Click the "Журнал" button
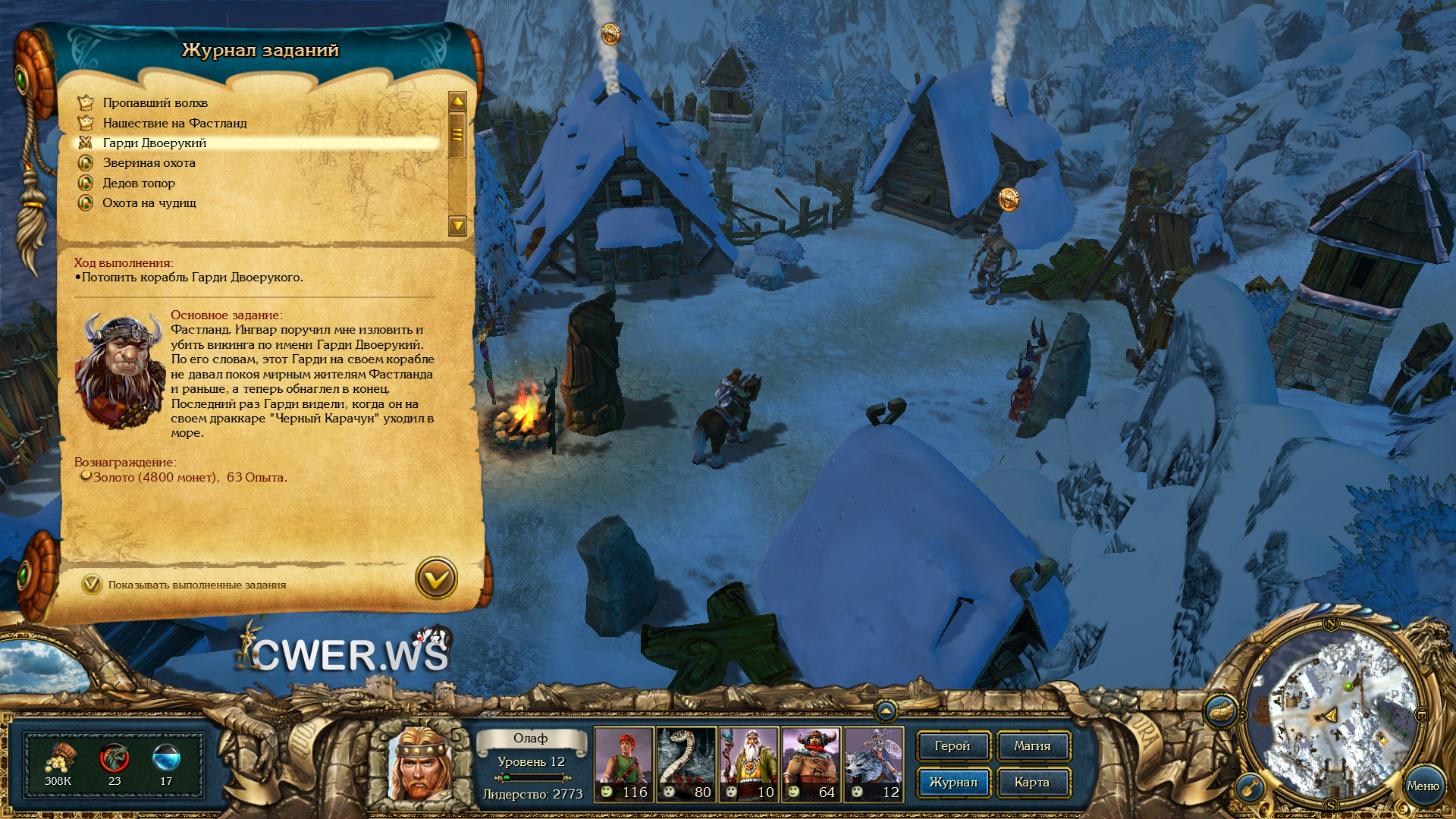Image resolution: width=1456 pixels, height=819 pixels. point(953,783)
